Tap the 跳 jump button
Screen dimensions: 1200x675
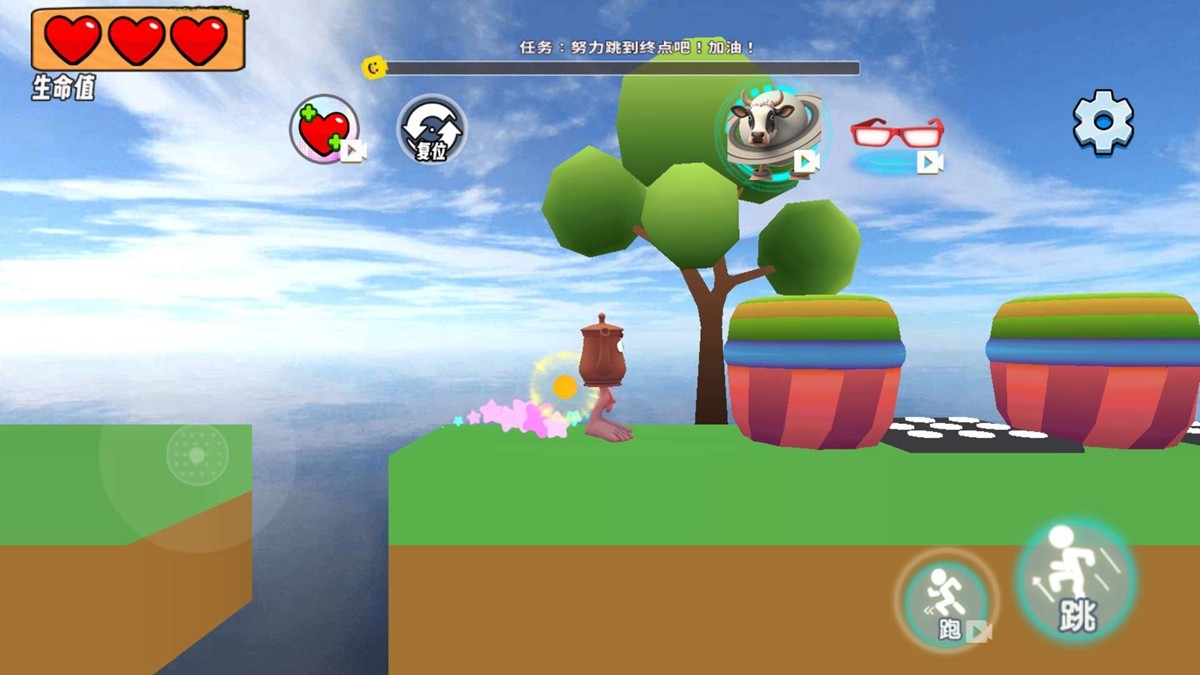[x=1076, y=580]
